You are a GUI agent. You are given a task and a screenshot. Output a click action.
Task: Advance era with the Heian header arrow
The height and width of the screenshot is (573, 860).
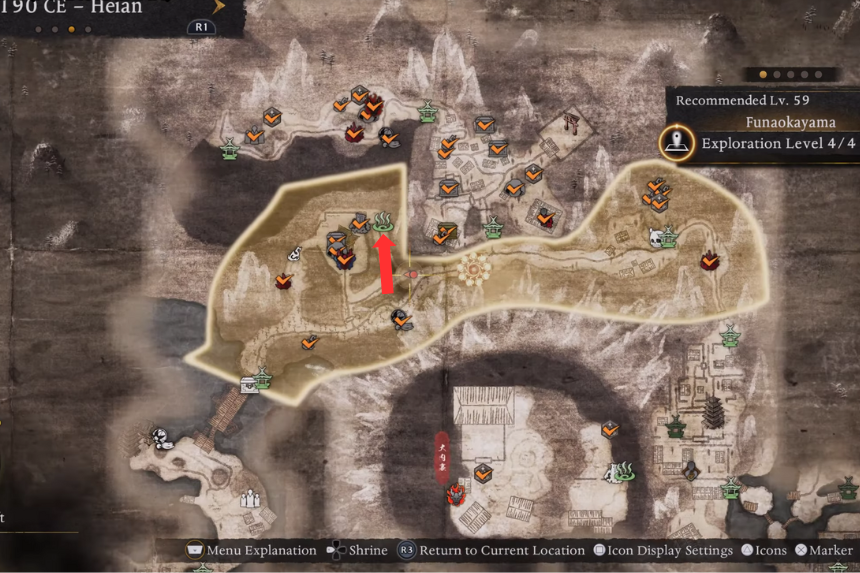(220, 7)
